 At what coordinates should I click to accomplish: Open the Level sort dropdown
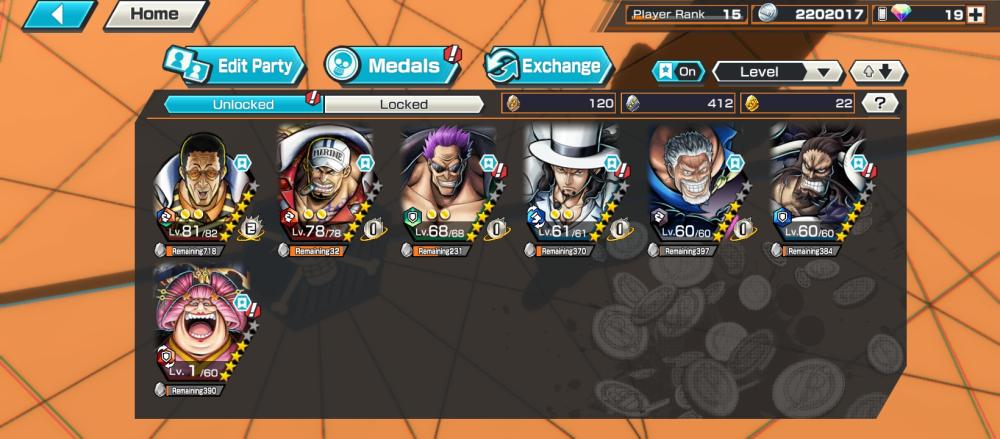[x=777, y=72]
